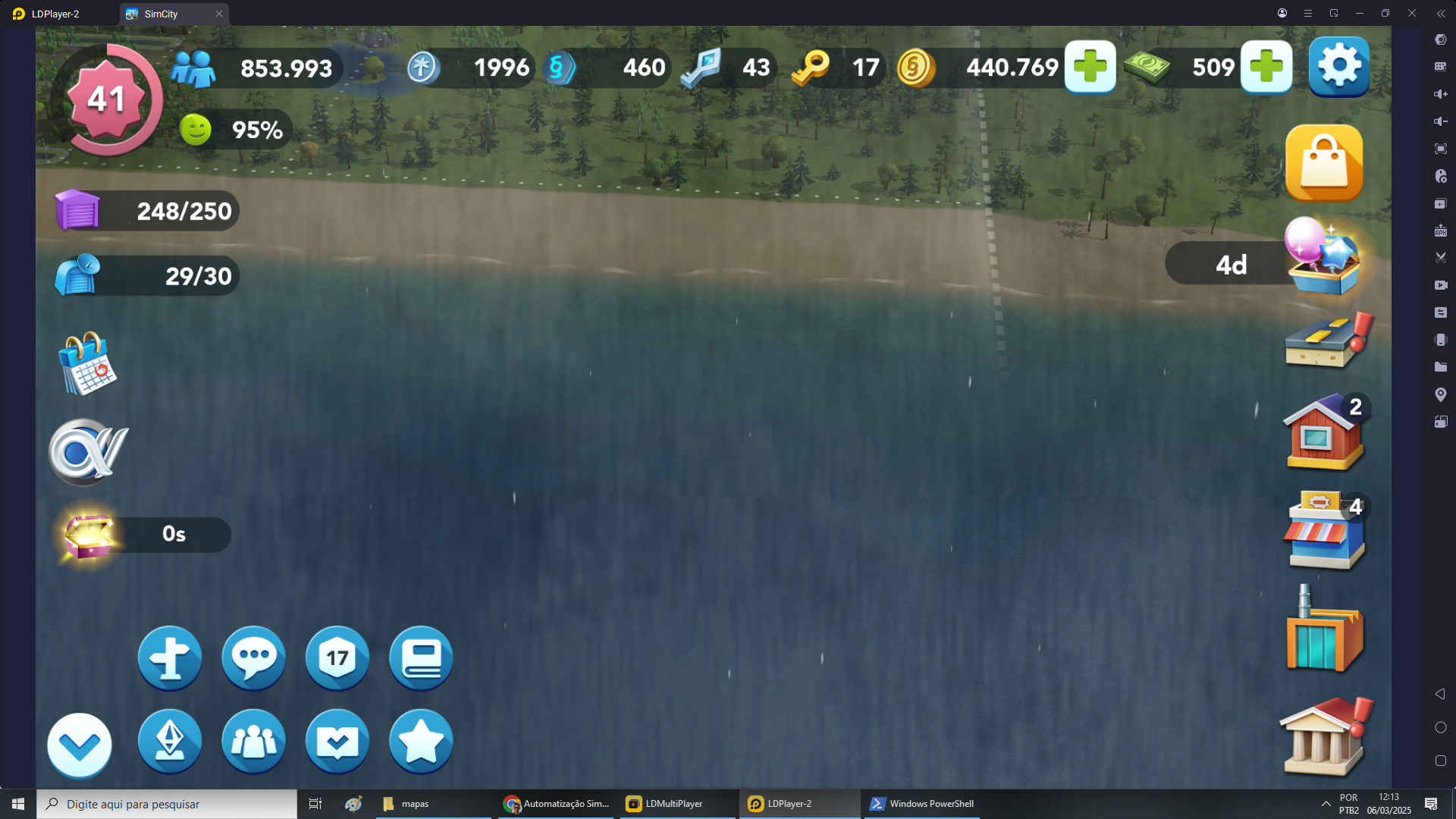This screenshot has width=1456, height=819.
Task: Open the 4d limited-time offer chest
Action: pos(1323,258)
